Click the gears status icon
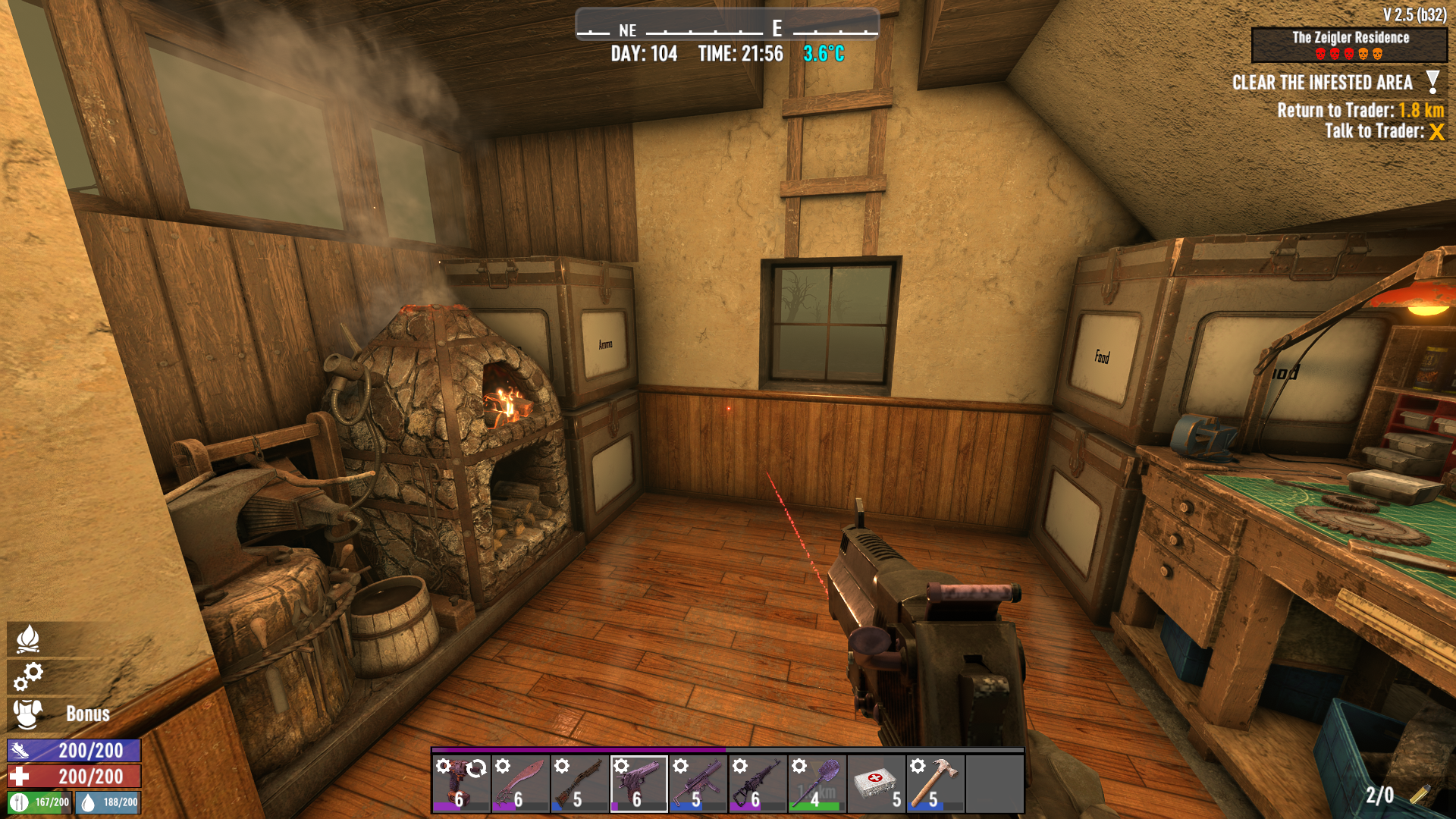 (x=28, y=676)
